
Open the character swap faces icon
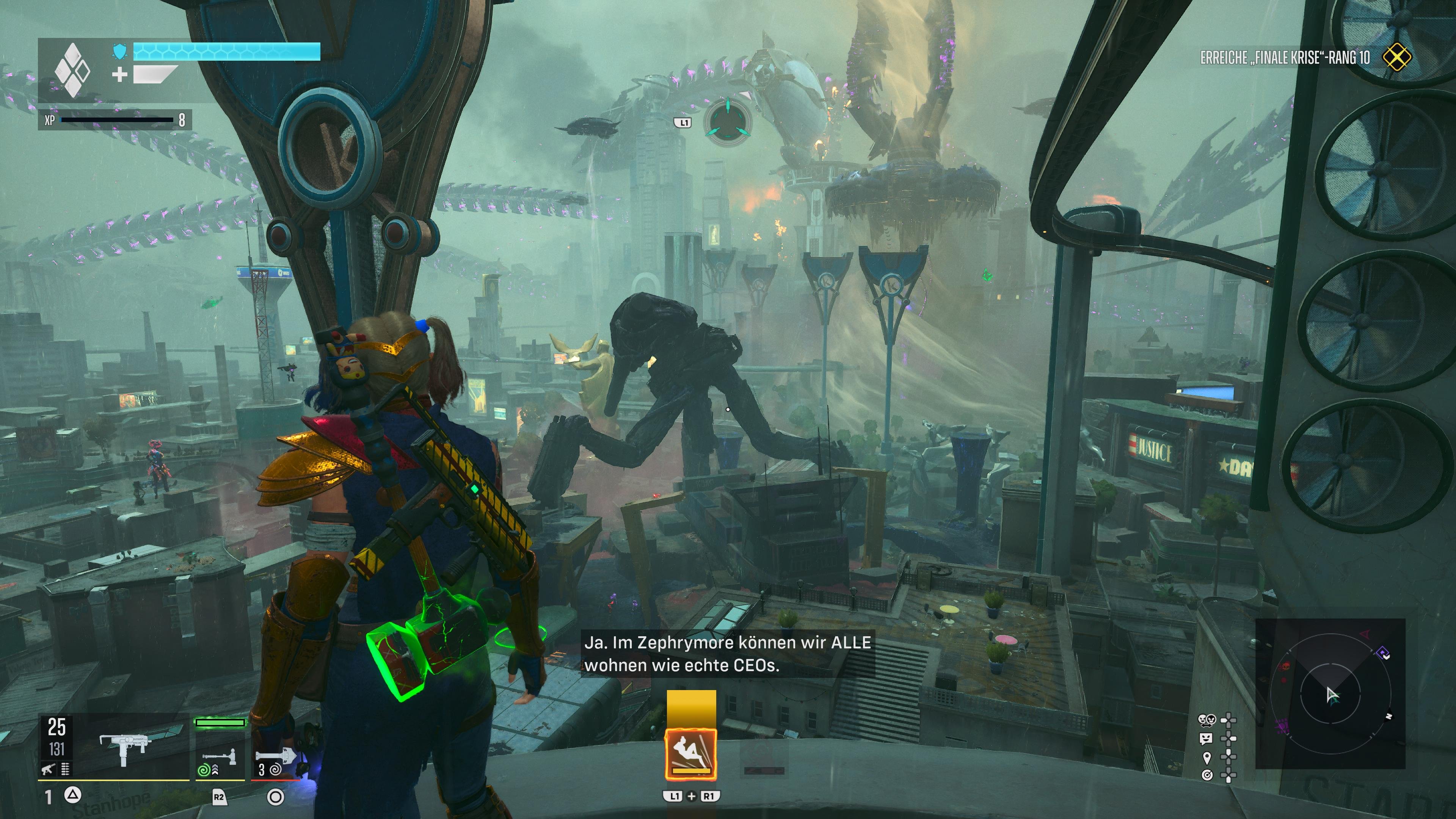click(1206, 720)
